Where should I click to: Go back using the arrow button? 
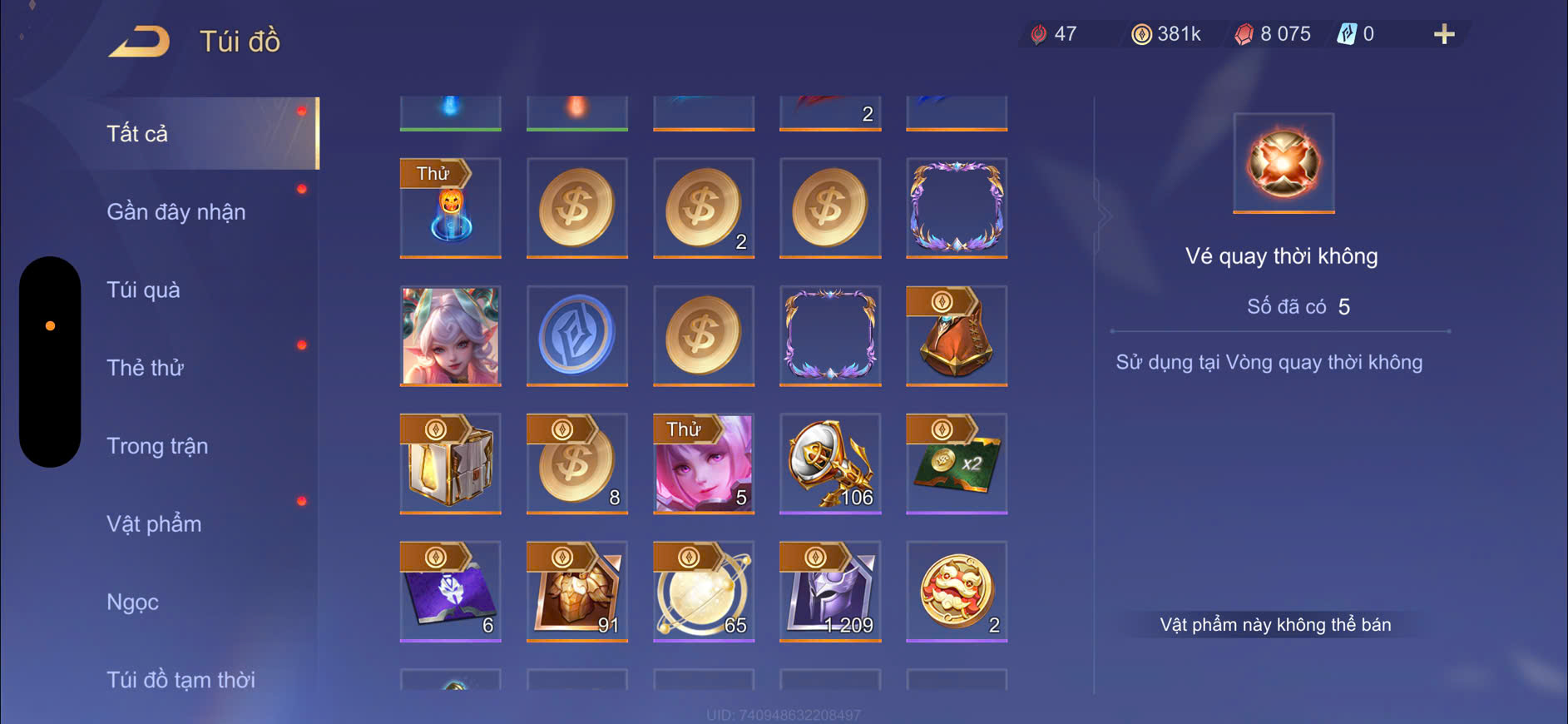pyautogui.click(x=139, y=42)
